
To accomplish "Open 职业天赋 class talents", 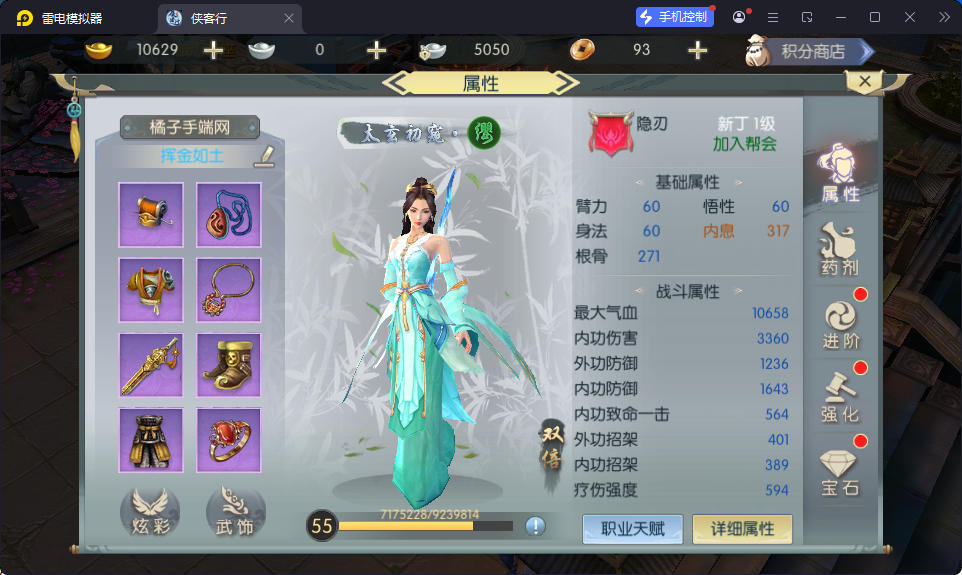I will click(x=633, y=528).
